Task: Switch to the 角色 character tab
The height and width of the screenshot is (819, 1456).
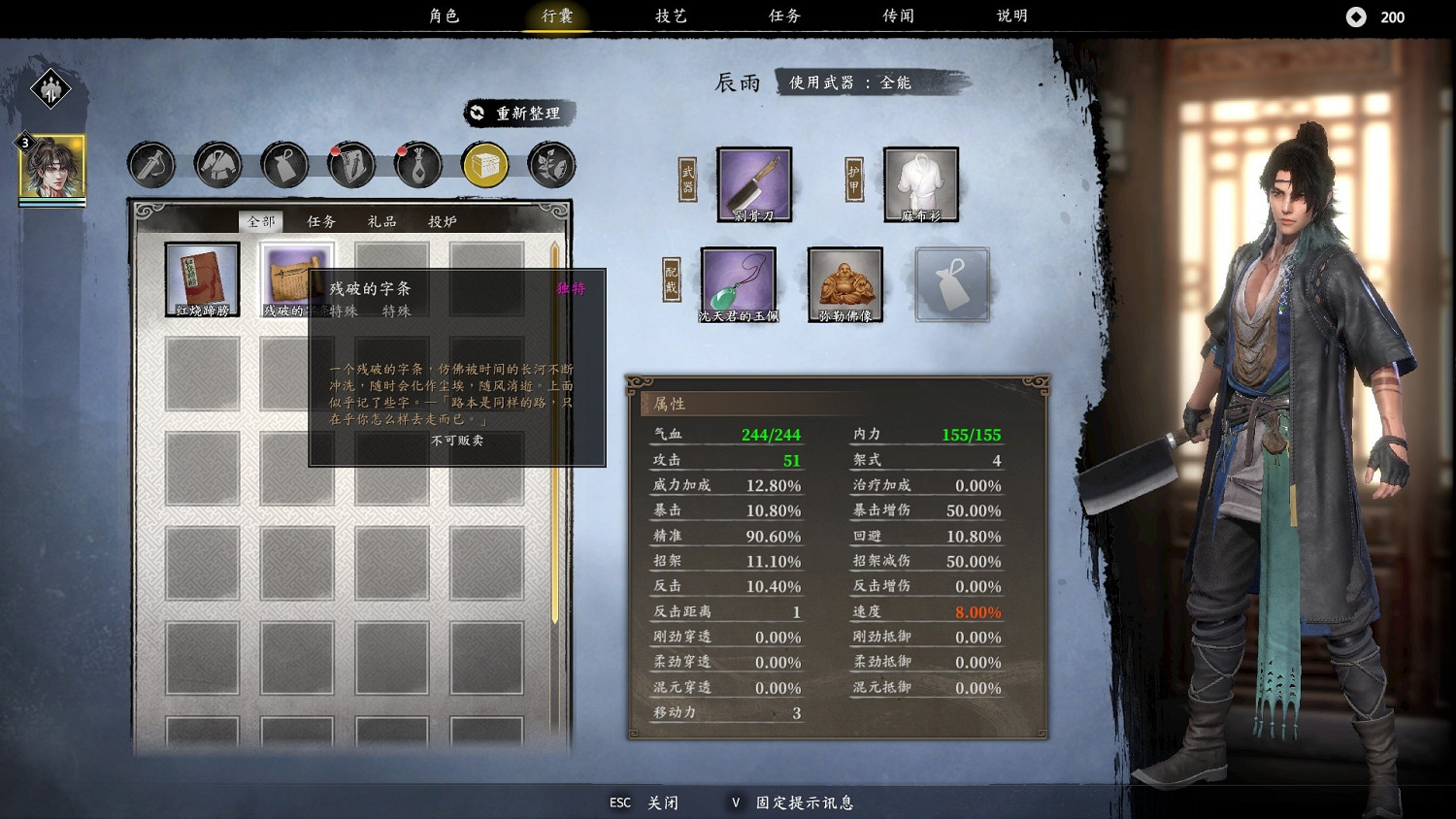Action: pos(446,16)
